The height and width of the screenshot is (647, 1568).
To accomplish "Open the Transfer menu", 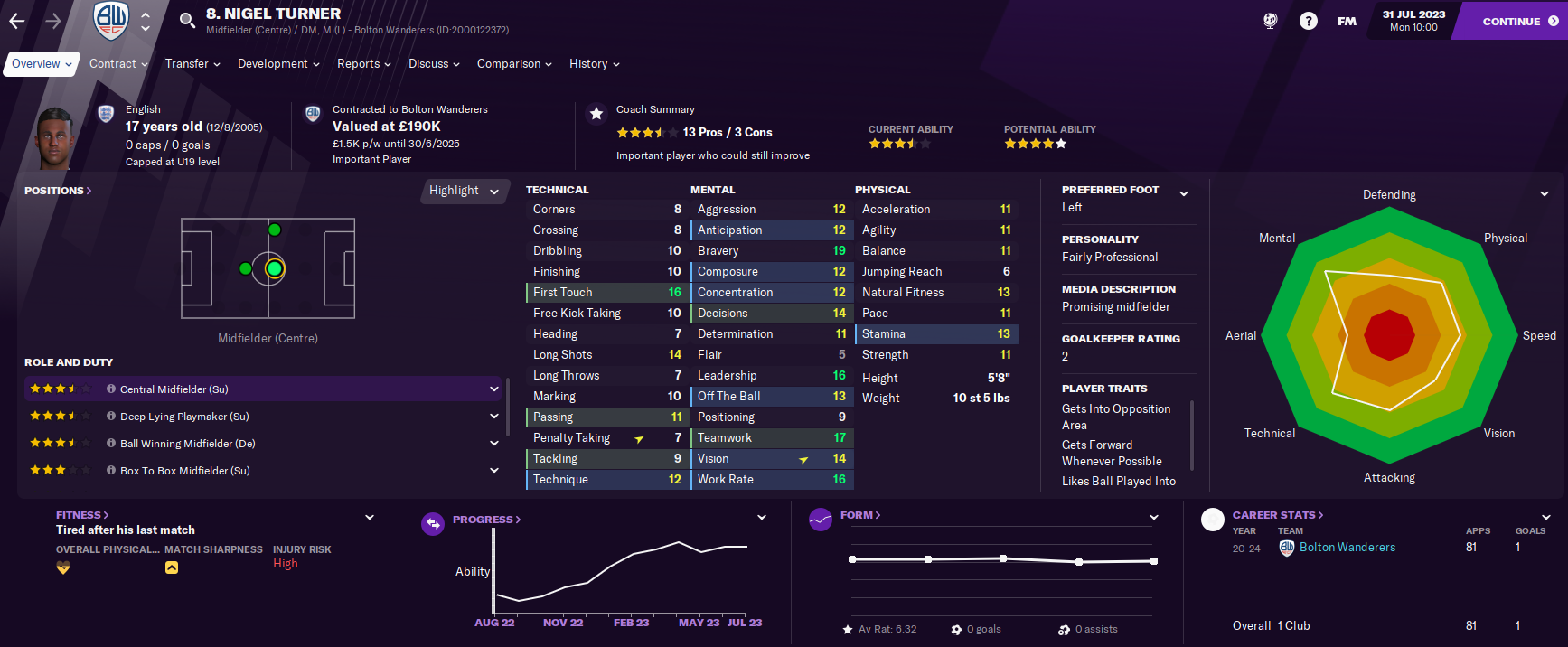I will (x=192, y=64).
